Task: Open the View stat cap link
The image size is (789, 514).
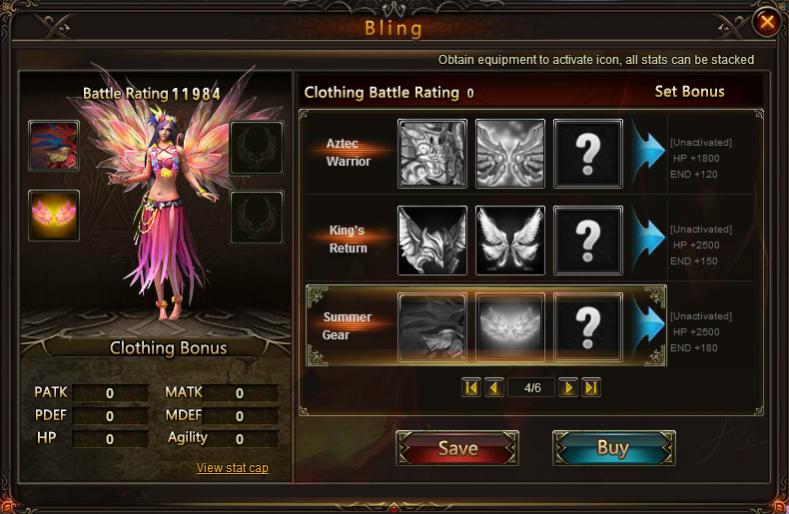Action: pos(232,468)
